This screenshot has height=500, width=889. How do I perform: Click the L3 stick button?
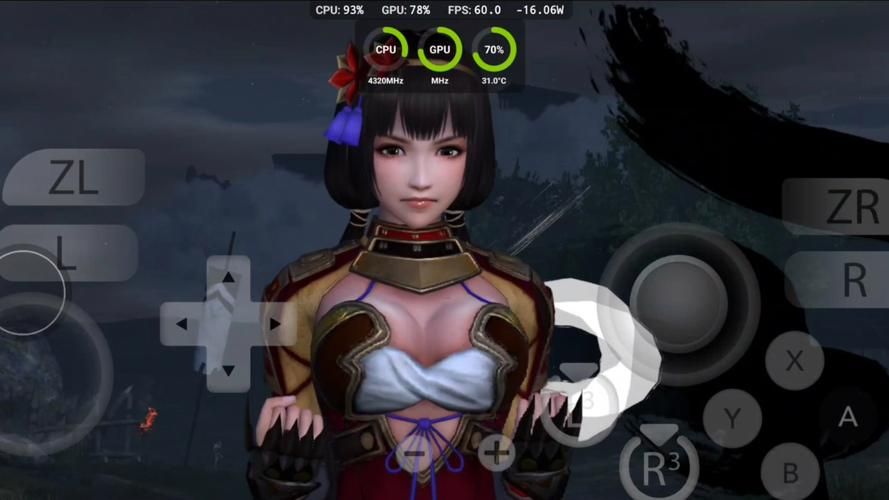tap(579, 410)
